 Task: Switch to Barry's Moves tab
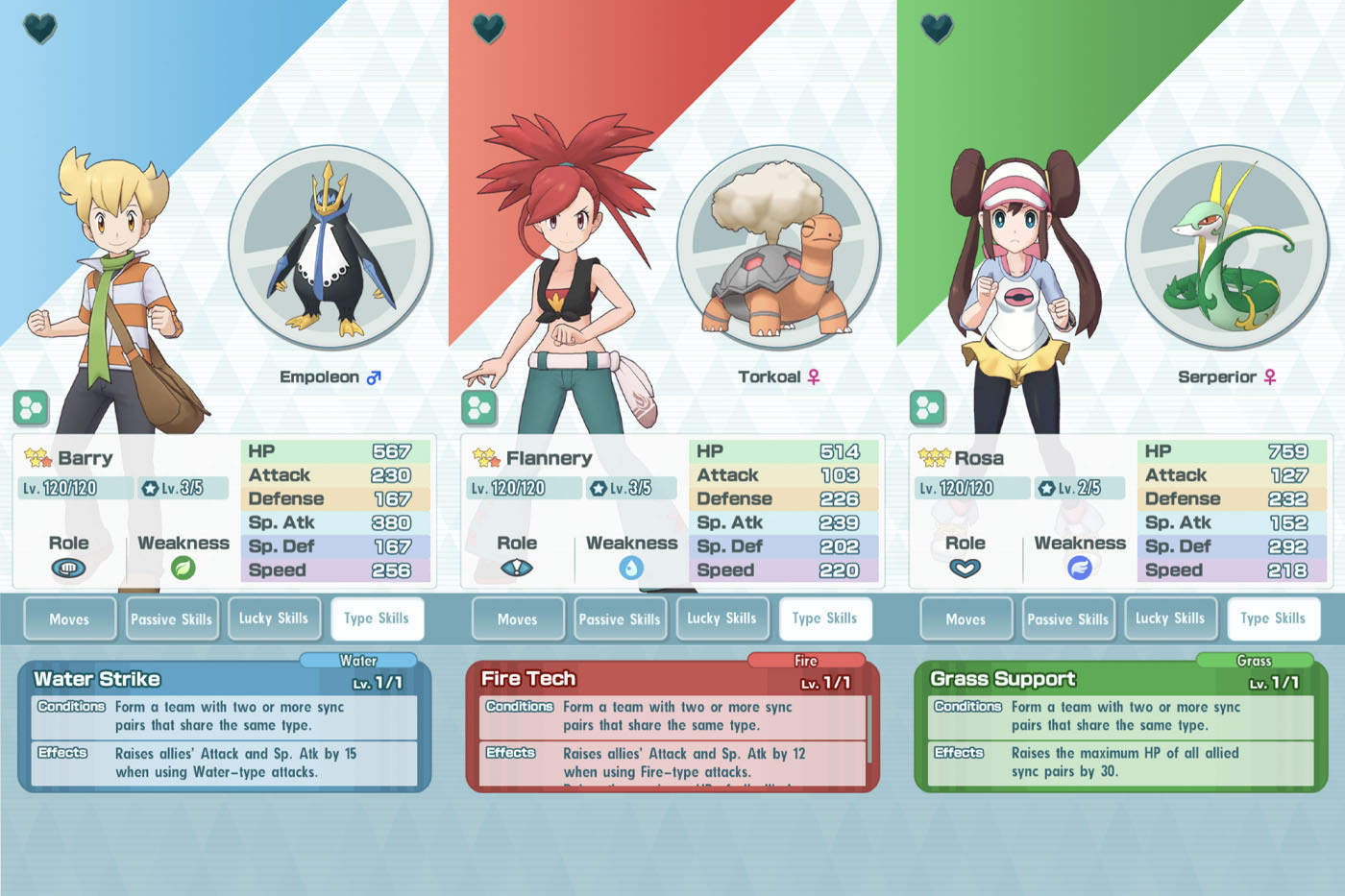(69, 618)
